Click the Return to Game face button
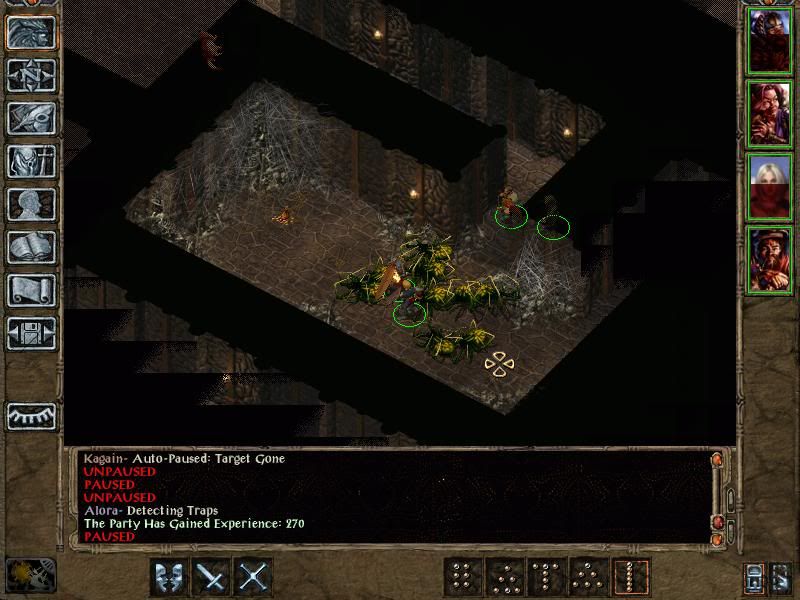Screen dimensions: 800x600 tap(31, 32)
